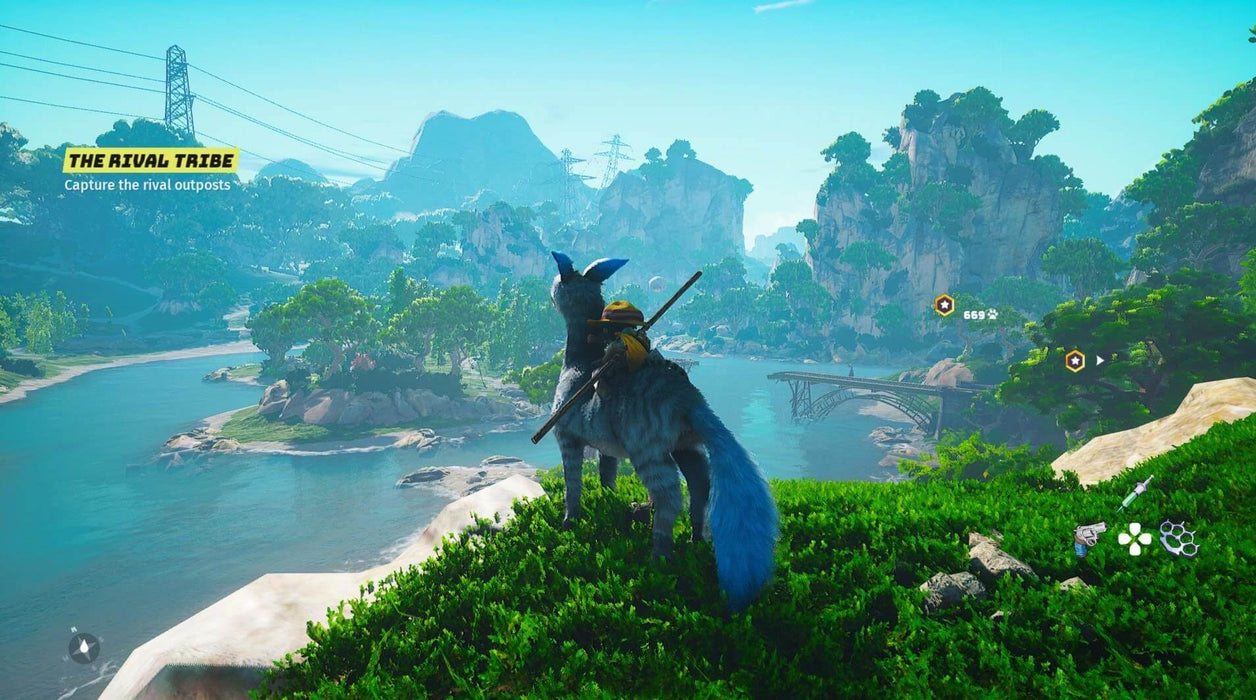Select The Rival Tribe quest tracker

pos(150,160)
